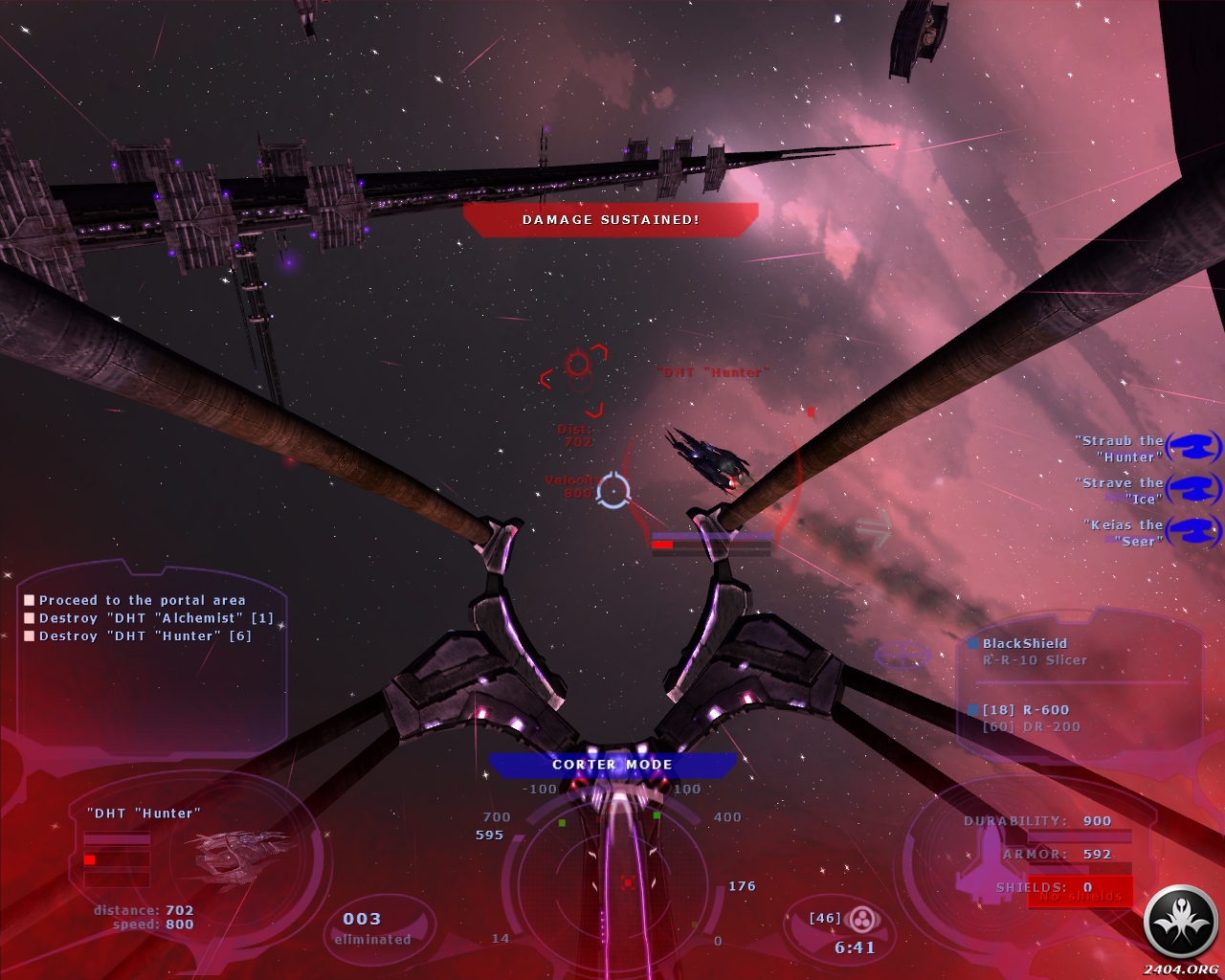Select wingman Straub the "Hunter" ship icon

(1193, 447)
